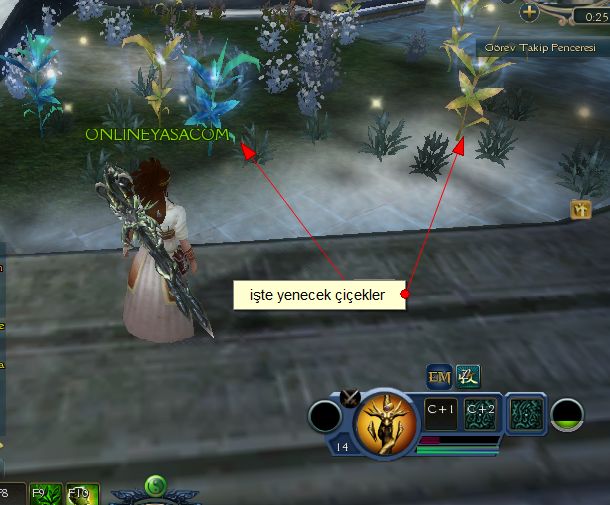
Task: Click the small gold icon at right edge
Action: pyautogui.click(x=581, y=209)
